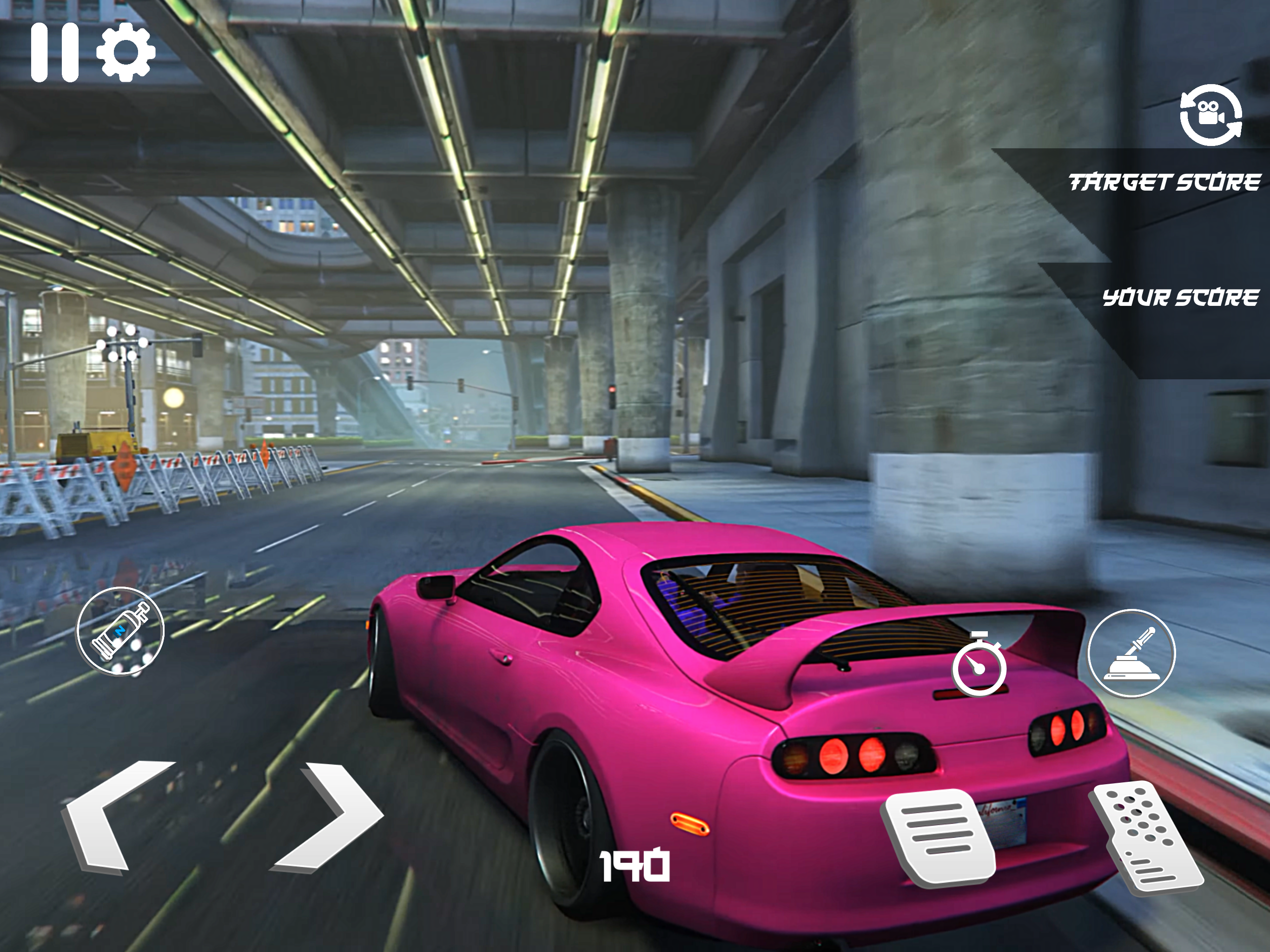1270x952 pixels.
Task: Open the gear settings menu
Action: 126,53
